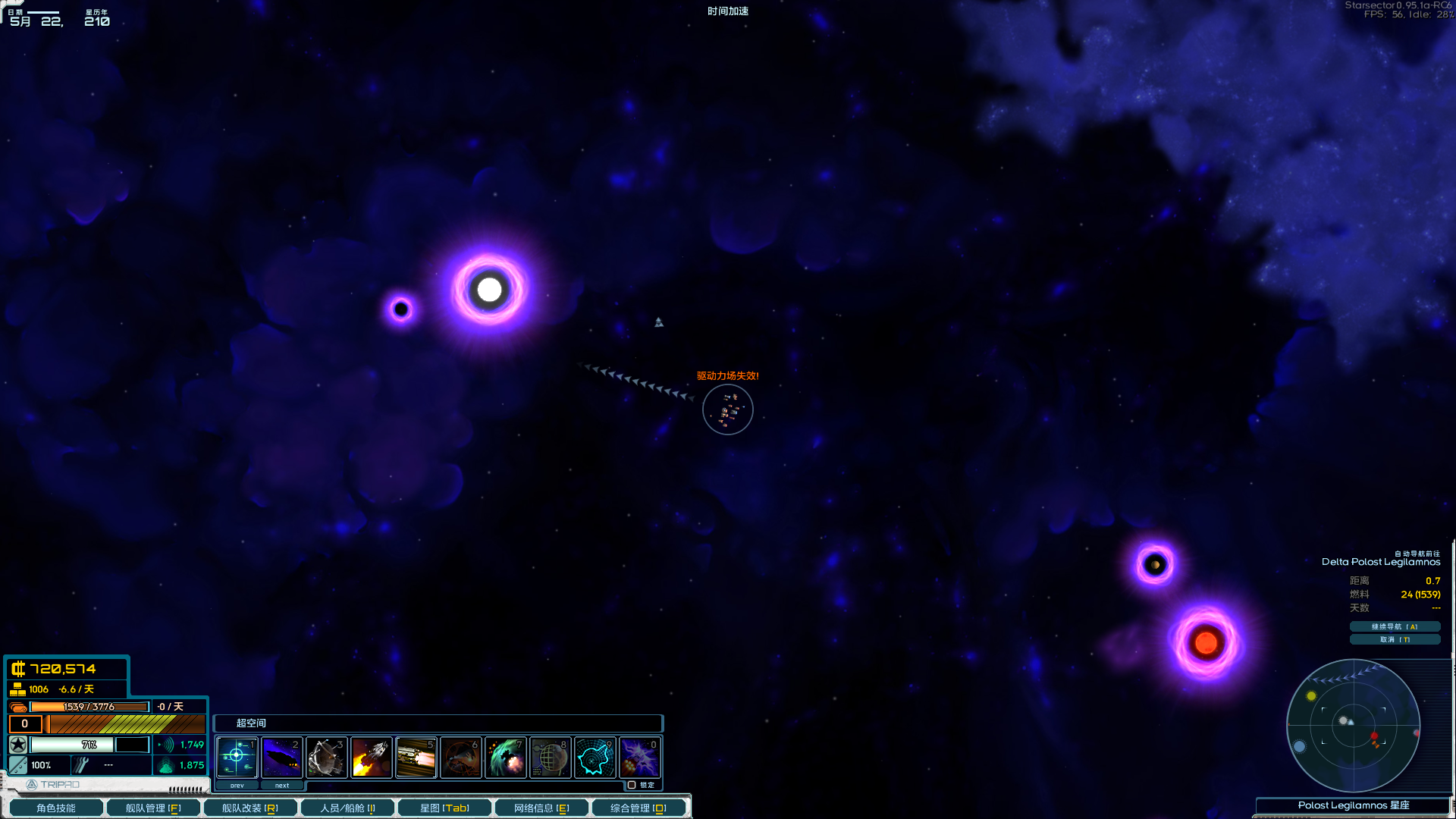Trigger the ship burn ability in slot 4

372,757
